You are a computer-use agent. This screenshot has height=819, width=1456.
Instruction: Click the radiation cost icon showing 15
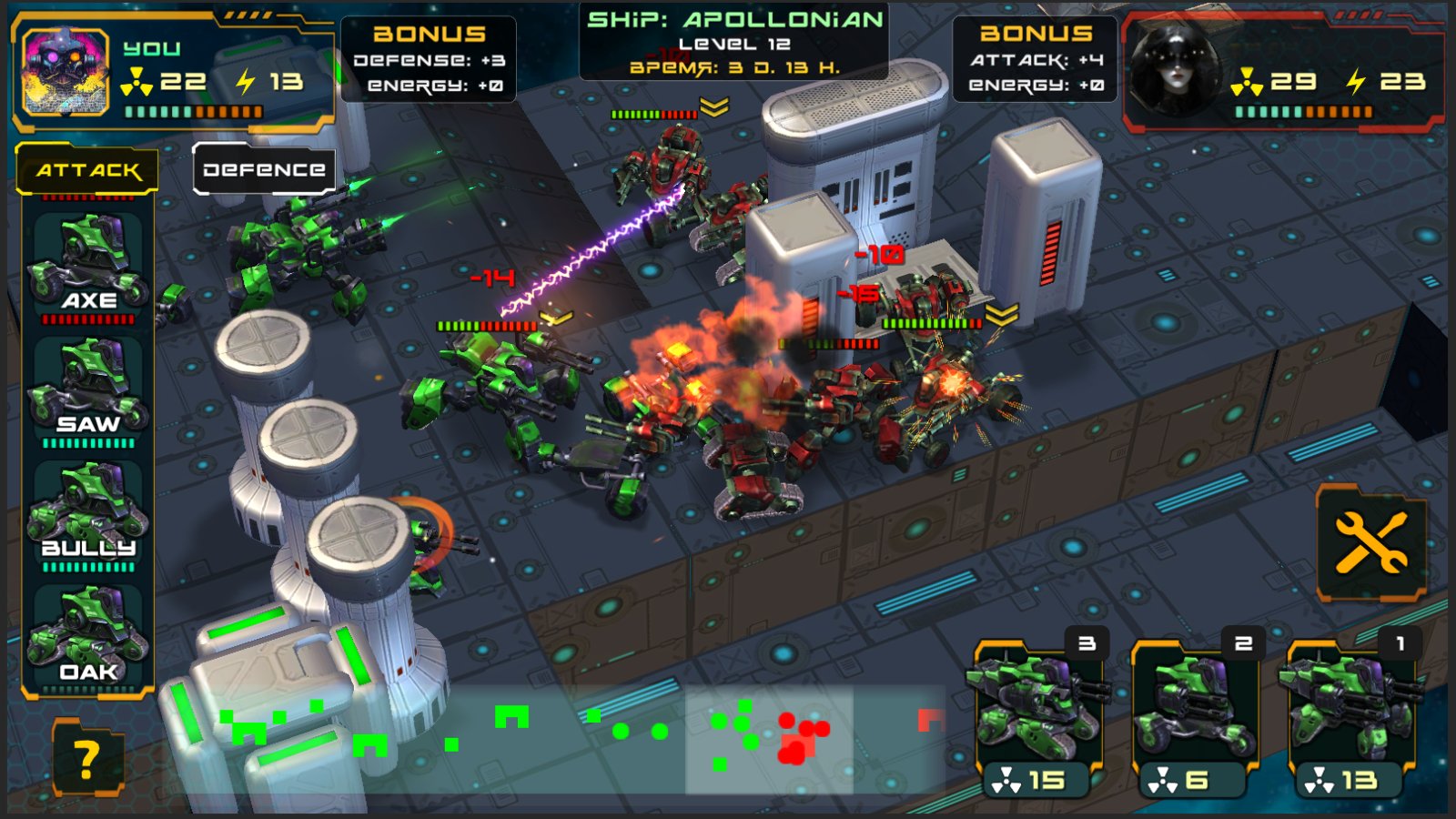tap(1007, 779)
